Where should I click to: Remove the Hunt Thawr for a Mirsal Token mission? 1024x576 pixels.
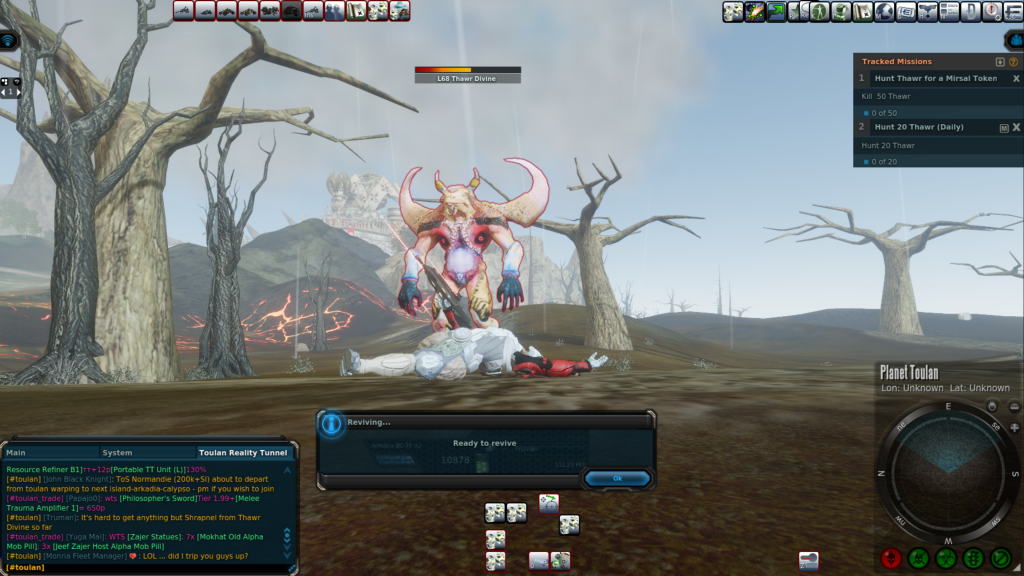tap(1016, 78)
